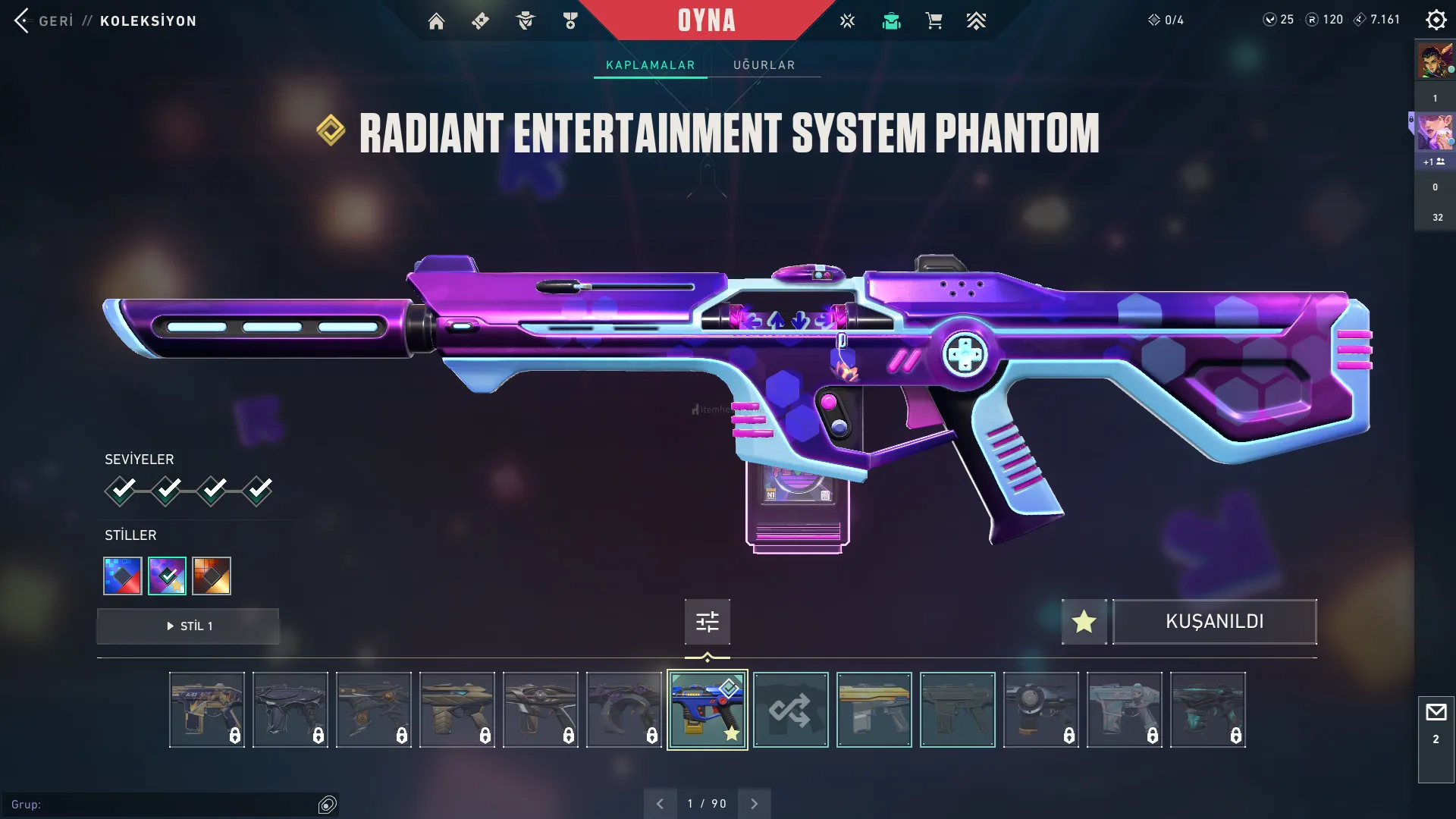
Task: Open the home screen icon
Action: (x=436, y=21)
